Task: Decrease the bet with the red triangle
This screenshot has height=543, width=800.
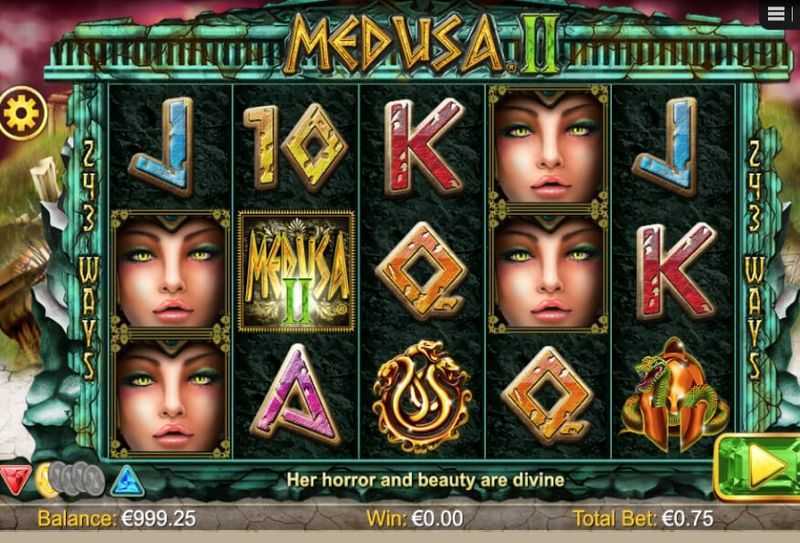Action: tap(14, 480)
